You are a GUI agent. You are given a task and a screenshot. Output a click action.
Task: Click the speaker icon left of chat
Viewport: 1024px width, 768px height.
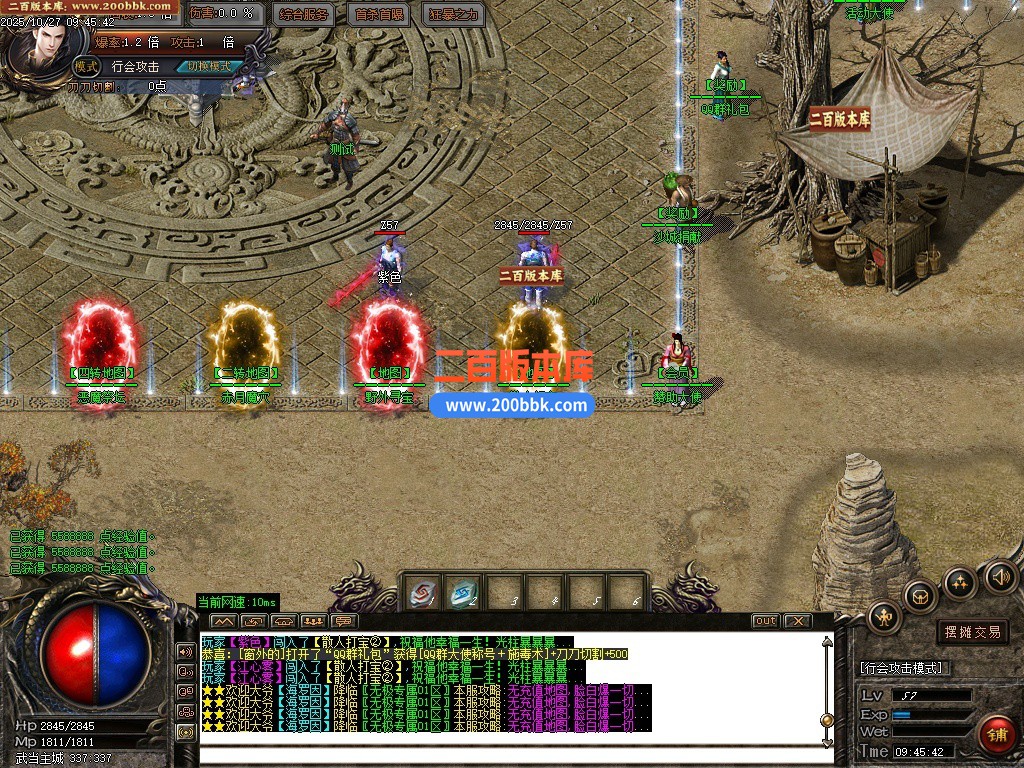pos(186,651)
